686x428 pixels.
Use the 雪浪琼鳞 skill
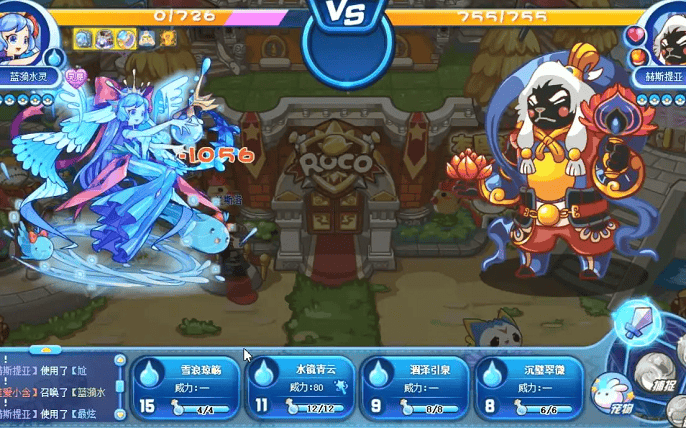[x=187, y=387]
